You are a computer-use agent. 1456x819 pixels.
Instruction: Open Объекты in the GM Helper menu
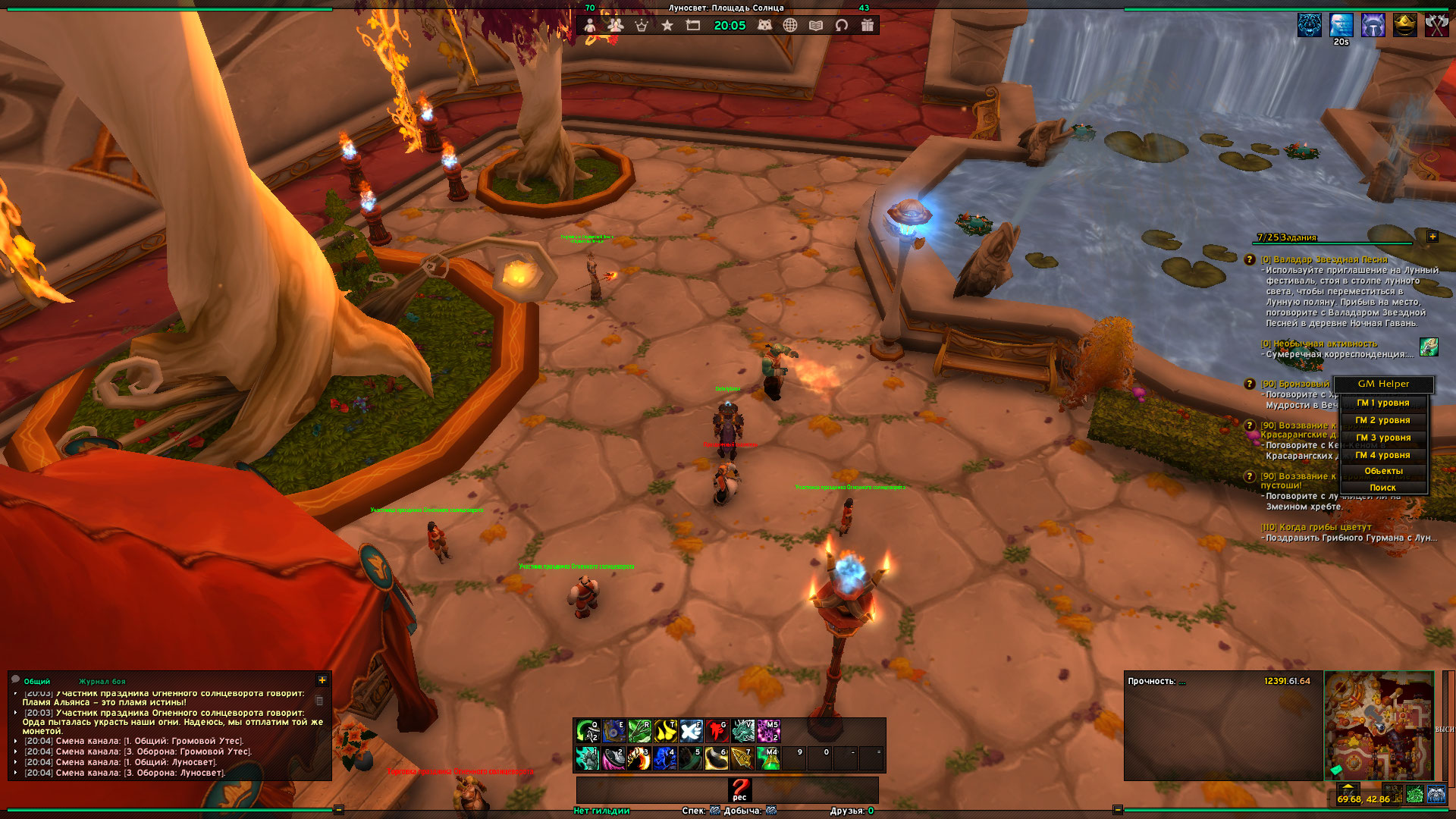1383,471
